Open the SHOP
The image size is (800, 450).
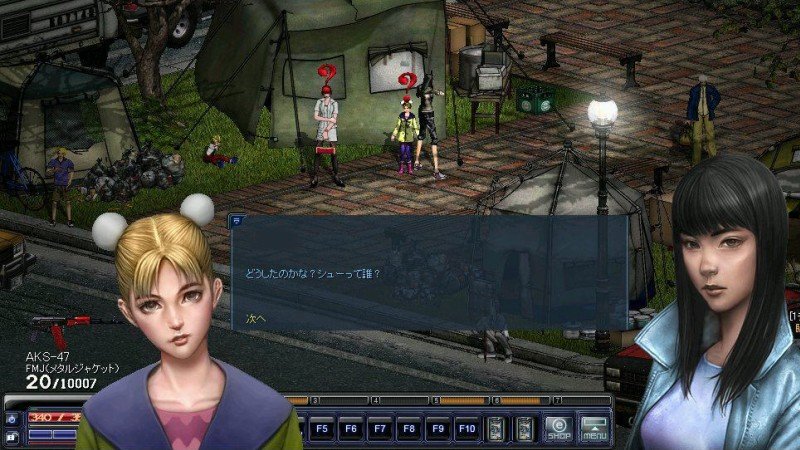[559, 429]
